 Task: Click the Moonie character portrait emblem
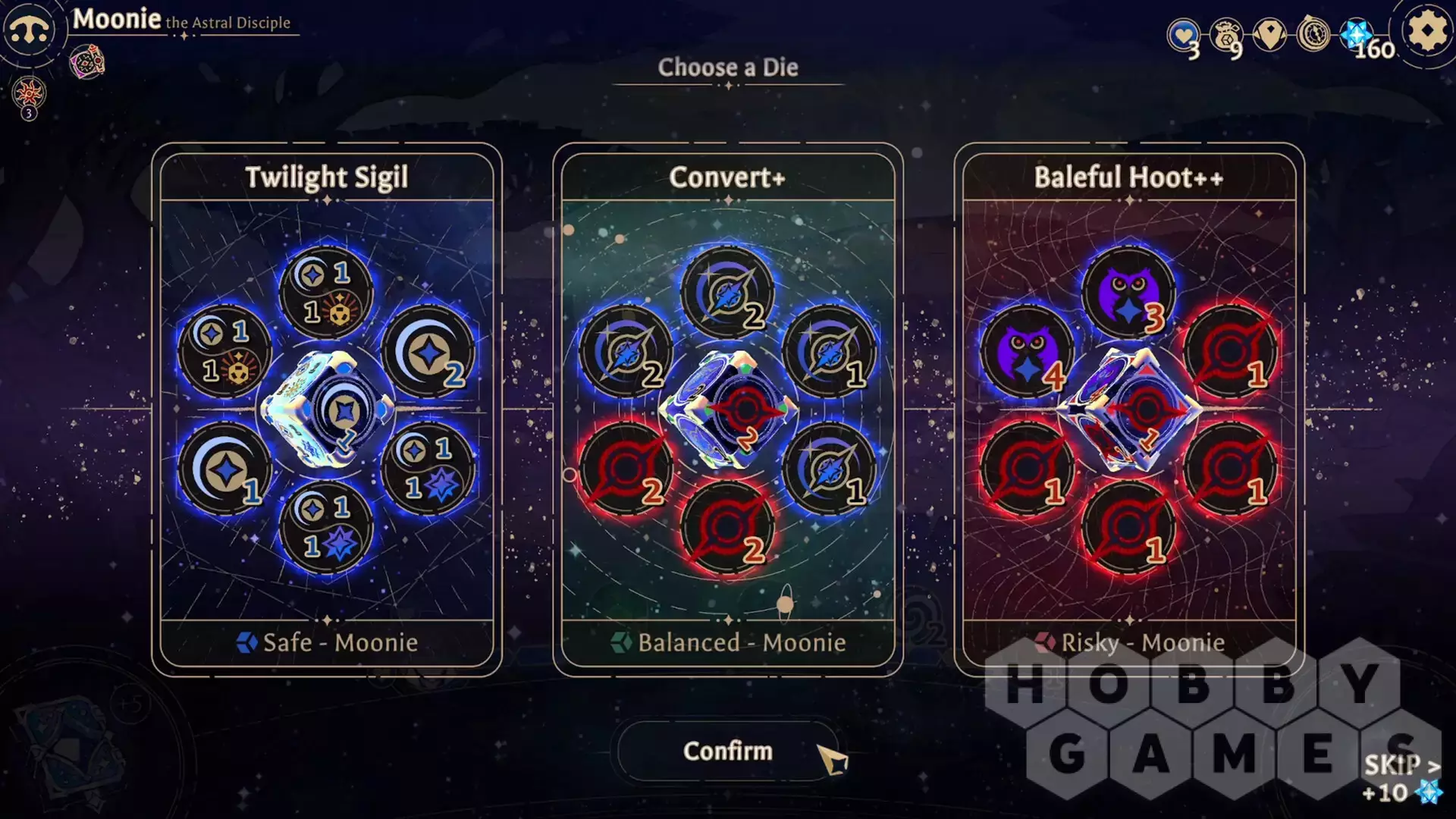point(29,30)
